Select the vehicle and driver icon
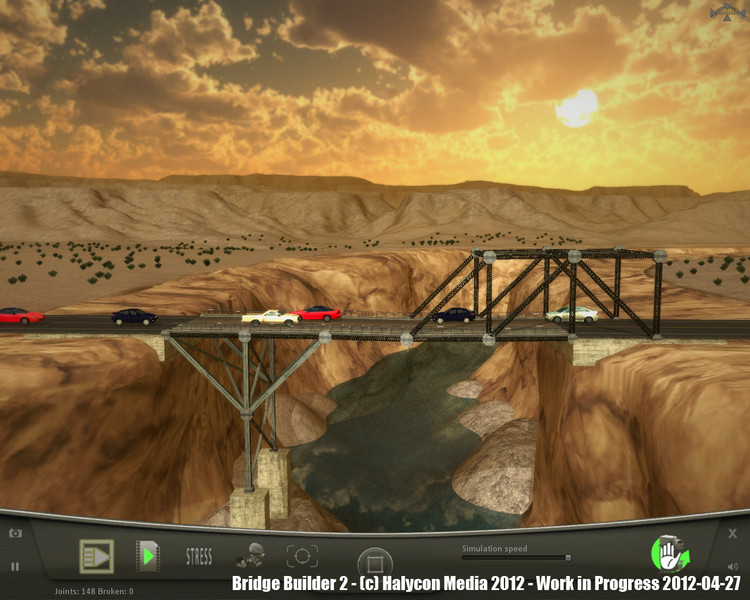This screenshot has height=600, width=750. click(x=250, y=556)
